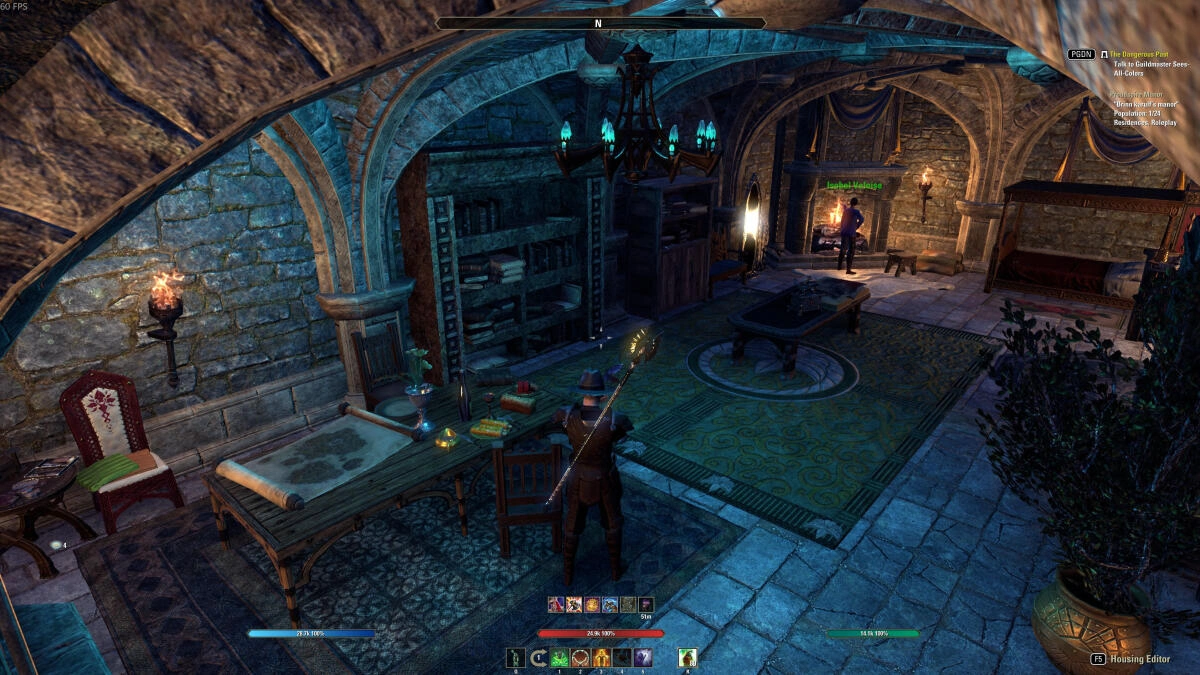Viewport: 1200px width, 675px height.
Task: Trigger the dark ability in slot four
Action: 622,657
